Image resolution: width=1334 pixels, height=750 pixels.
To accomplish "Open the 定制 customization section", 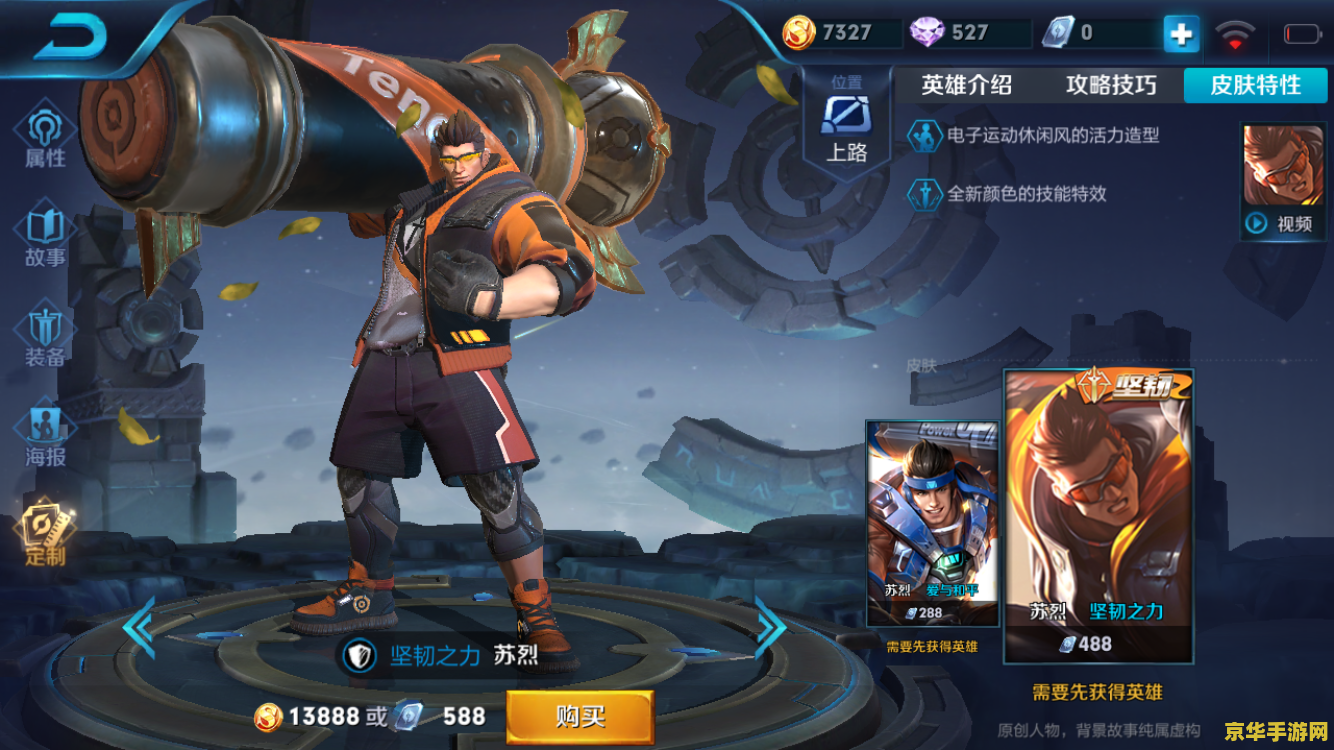I will point(45,535).
